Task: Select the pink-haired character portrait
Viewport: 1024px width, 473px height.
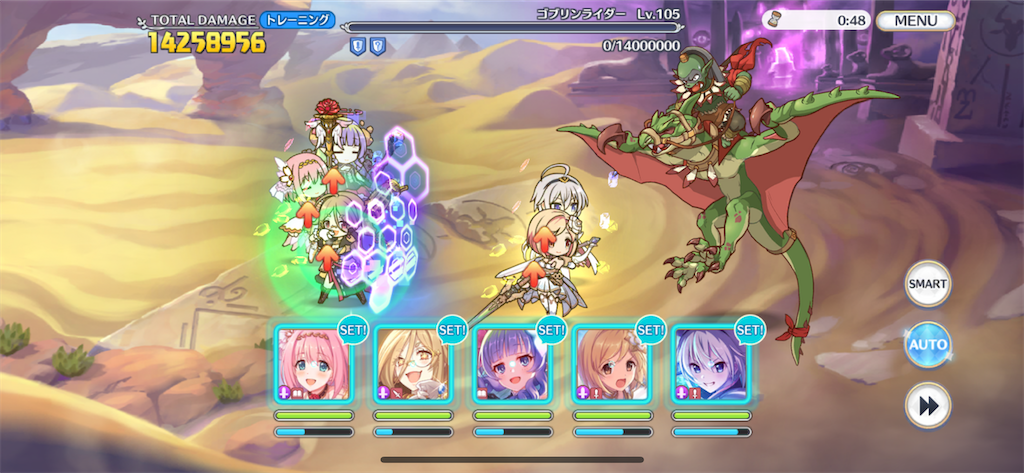Action: [x=313, y=365]
